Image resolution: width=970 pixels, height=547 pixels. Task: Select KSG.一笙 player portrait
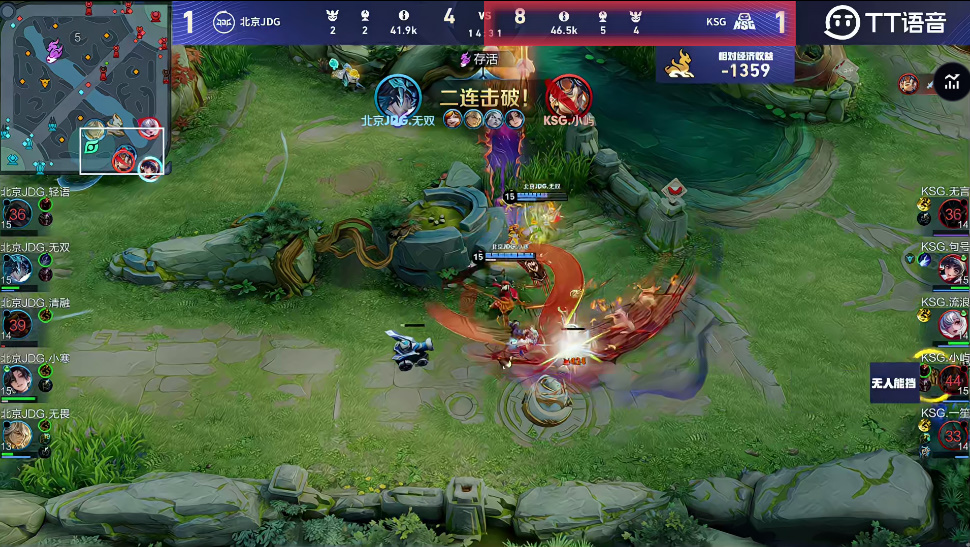click(952, 435)
